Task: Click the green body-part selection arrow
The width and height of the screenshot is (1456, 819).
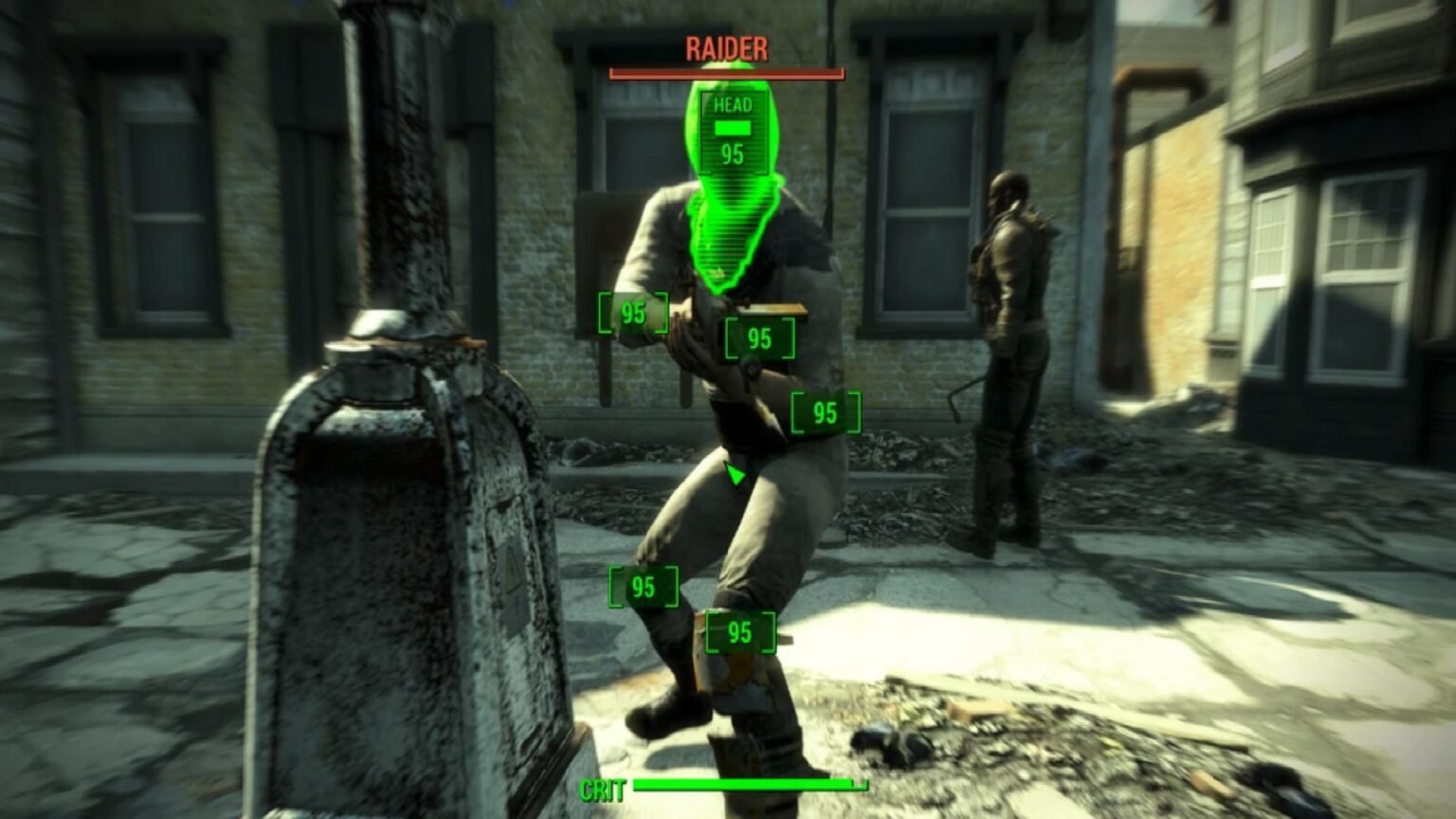Action: [x=736, y=472]
